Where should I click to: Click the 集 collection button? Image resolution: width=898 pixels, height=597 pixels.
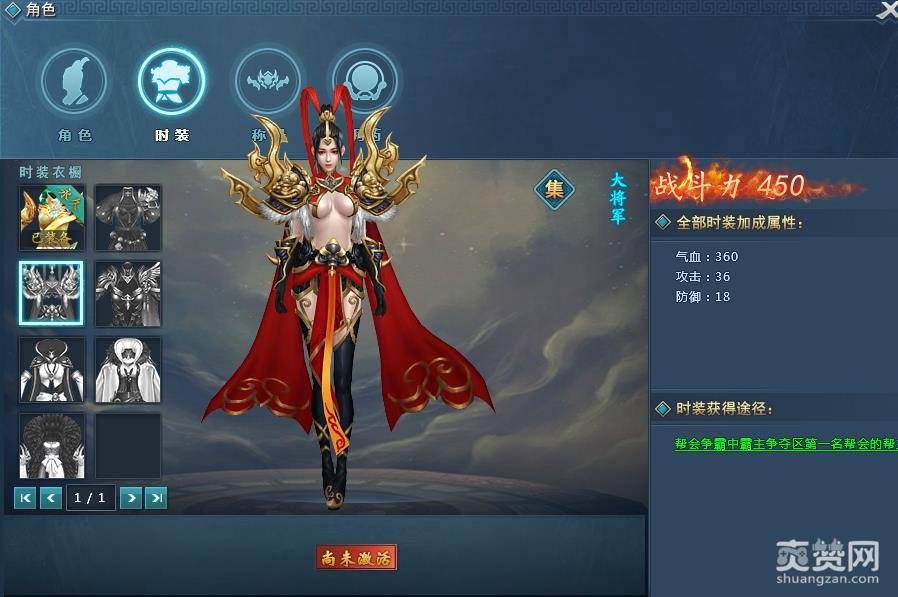(x=554, y=187)
